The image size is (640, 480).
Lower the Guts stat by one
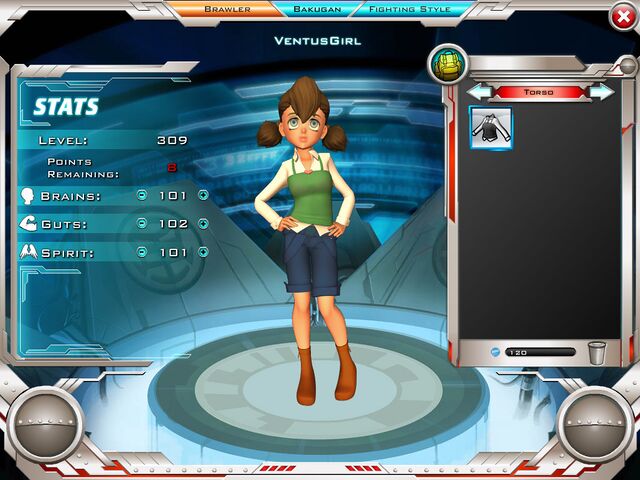[141, 224]
